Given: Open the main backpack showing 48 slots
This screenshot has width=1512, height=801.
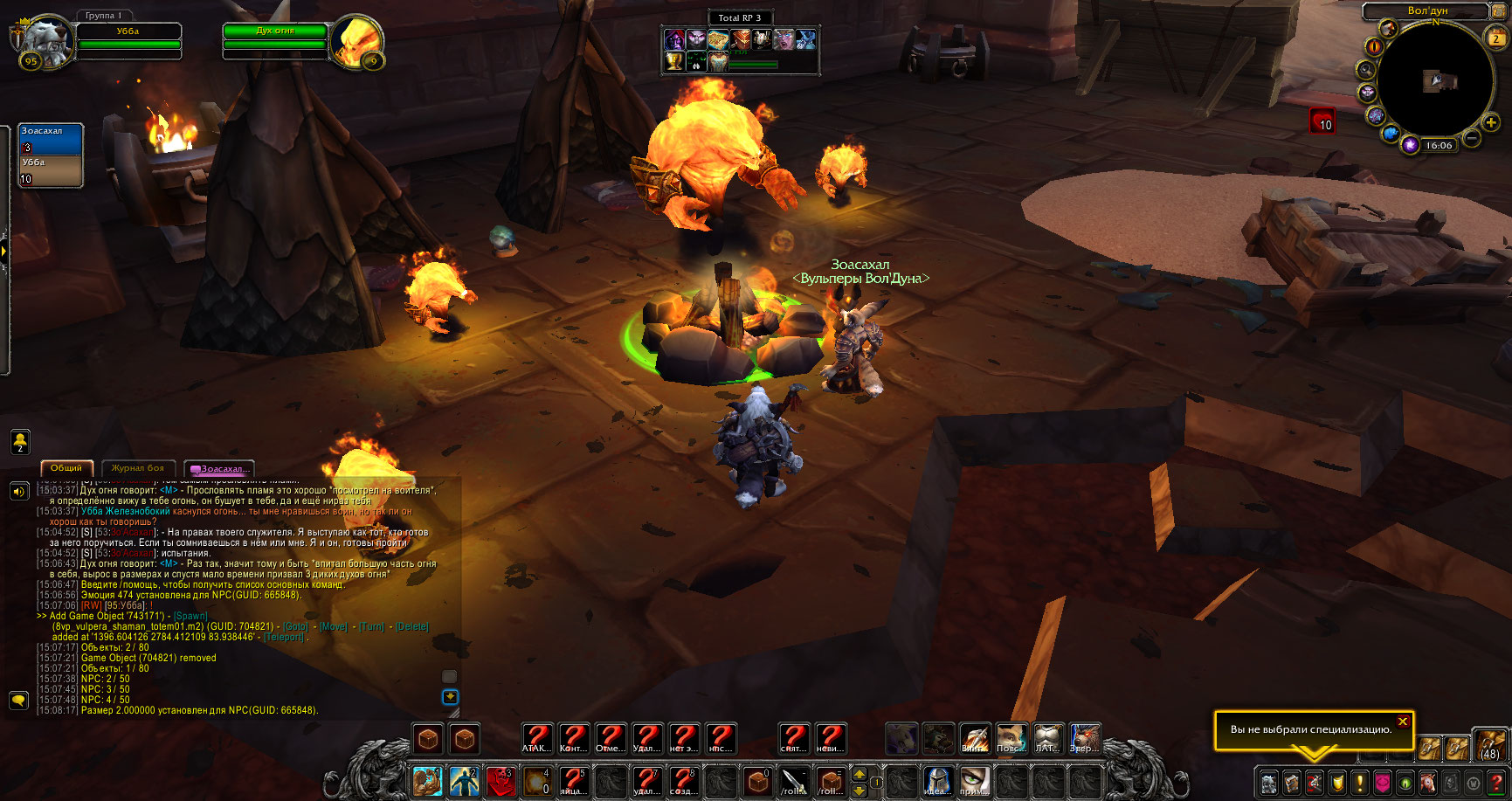Looking at the screenshot, I should [1489, 745].
